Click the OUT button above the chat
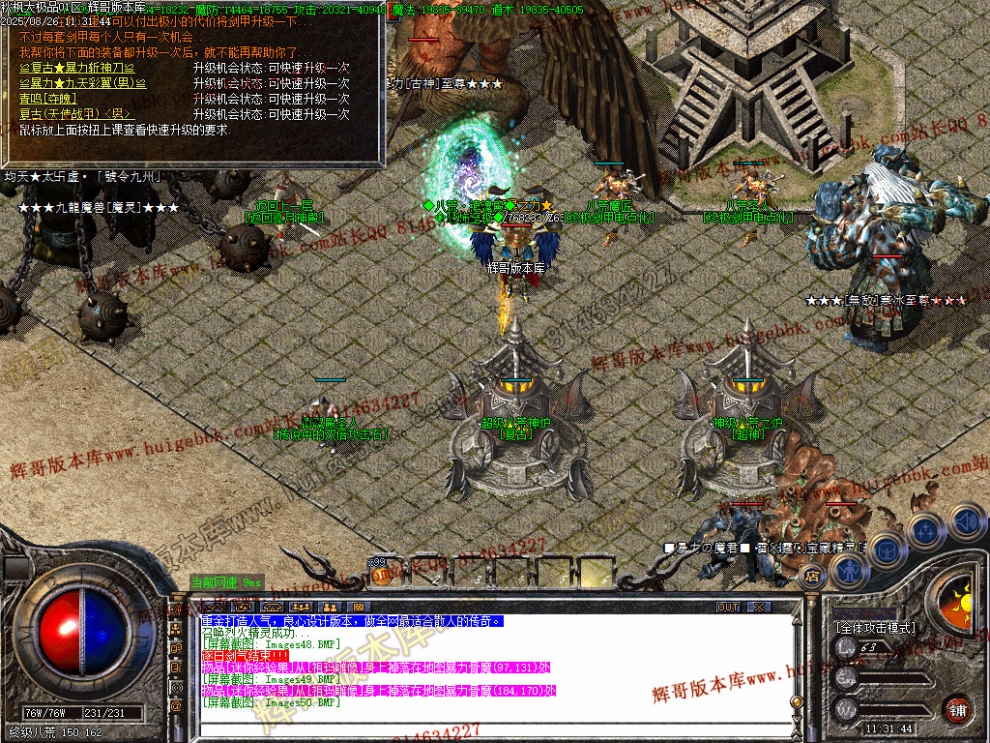The height and width of the screenshot is (743, 990). click(728, 607)
